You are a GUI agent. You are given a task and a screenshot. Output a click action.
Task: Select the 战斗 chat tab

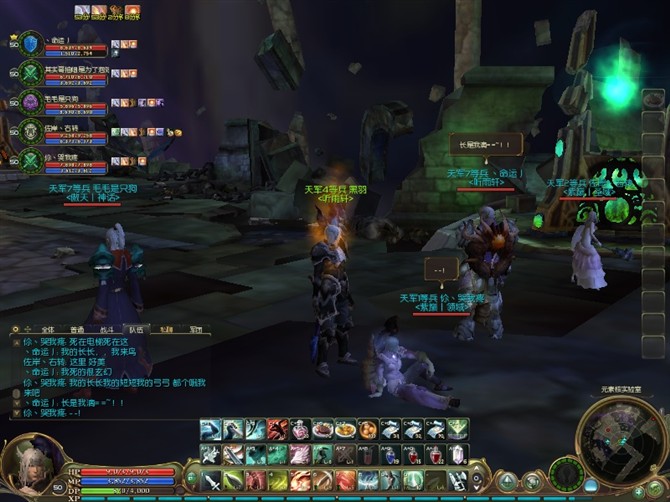107,329
